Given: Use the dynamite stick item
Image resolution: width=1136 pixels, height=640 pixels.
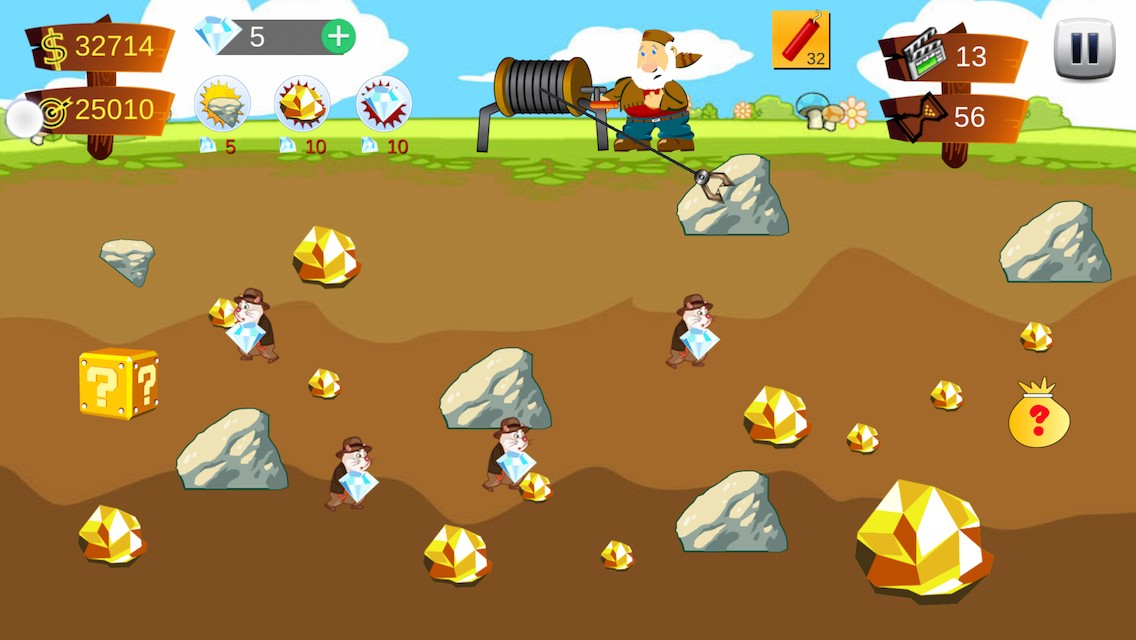Looking at the screenshot, I should (800, 40).
